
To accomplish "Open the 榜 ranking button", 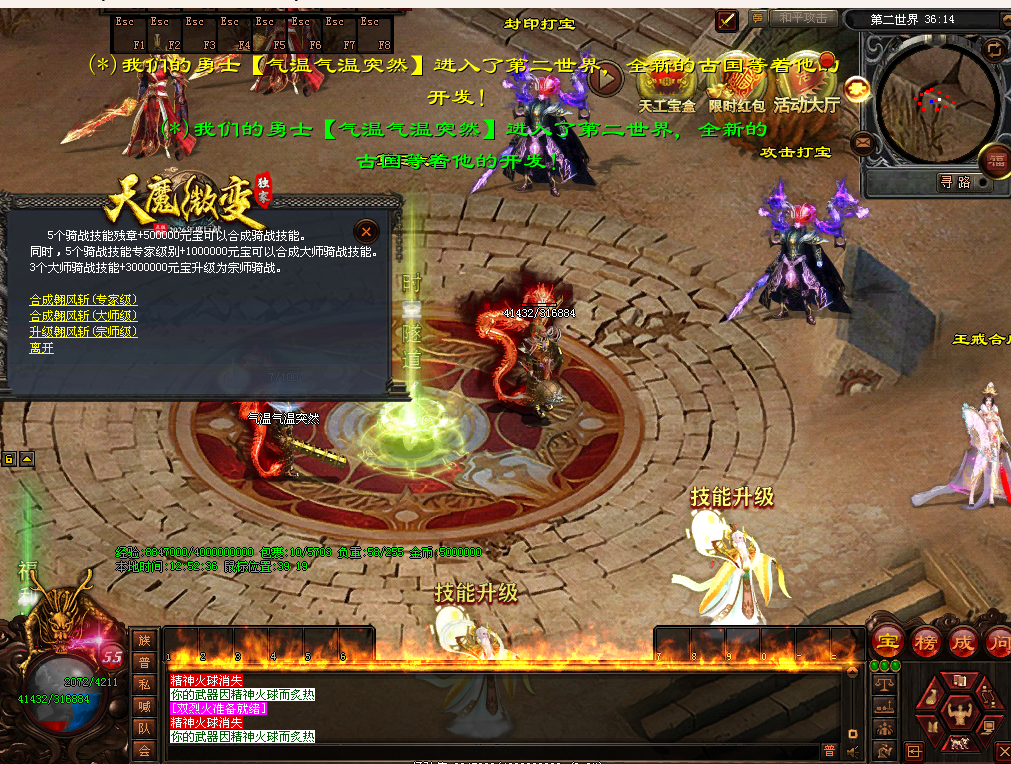I will click(x=926, y=641).
